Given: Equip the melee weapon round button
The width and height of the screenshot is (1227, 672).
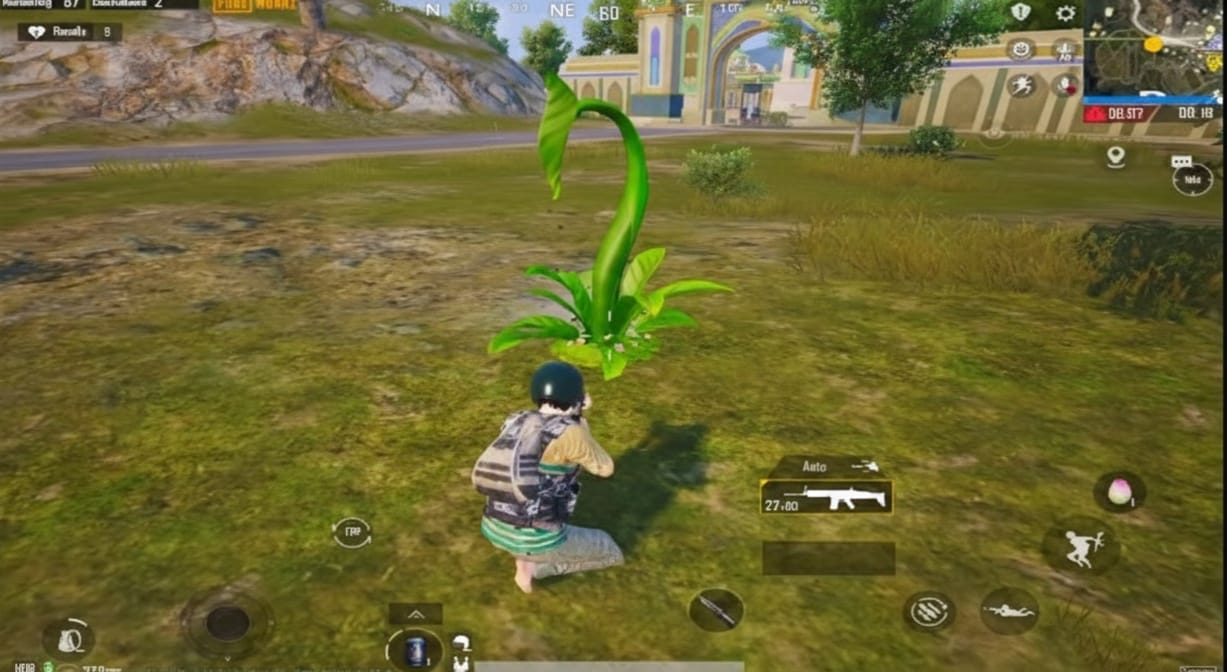Looking at the screenshot, I should [x=716, y=609].
